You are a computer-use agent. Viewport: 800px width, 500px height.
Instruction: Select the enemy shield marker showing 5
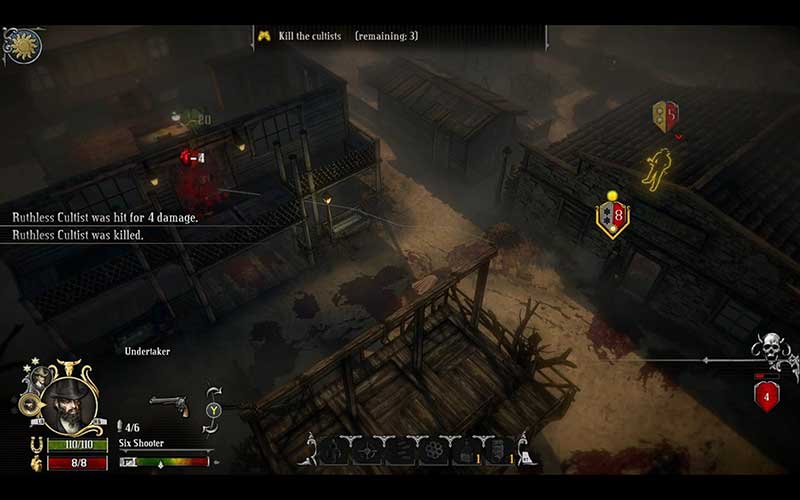coord(665,115)
